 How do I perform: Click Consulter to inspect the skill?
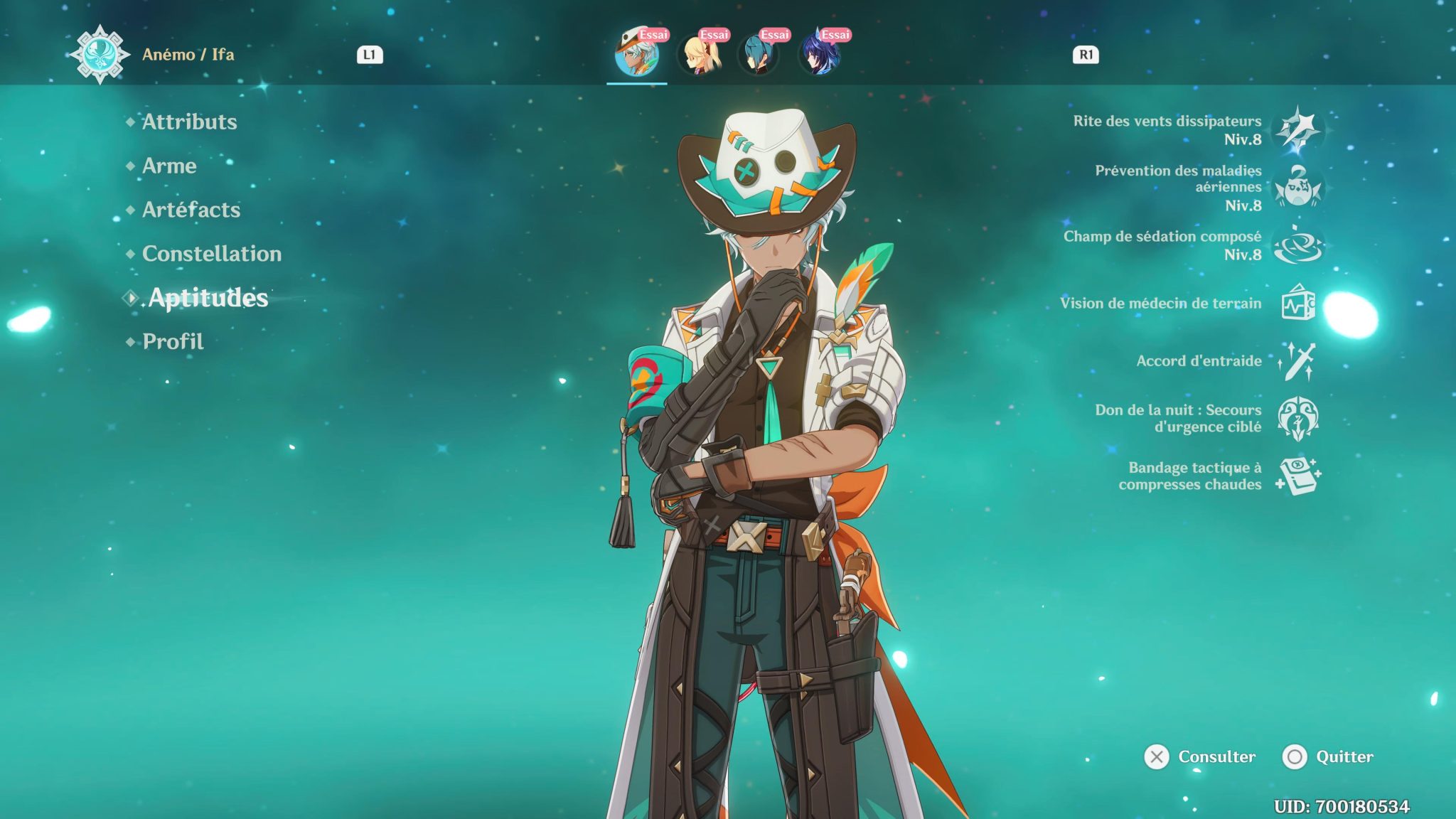[1219, 758]
